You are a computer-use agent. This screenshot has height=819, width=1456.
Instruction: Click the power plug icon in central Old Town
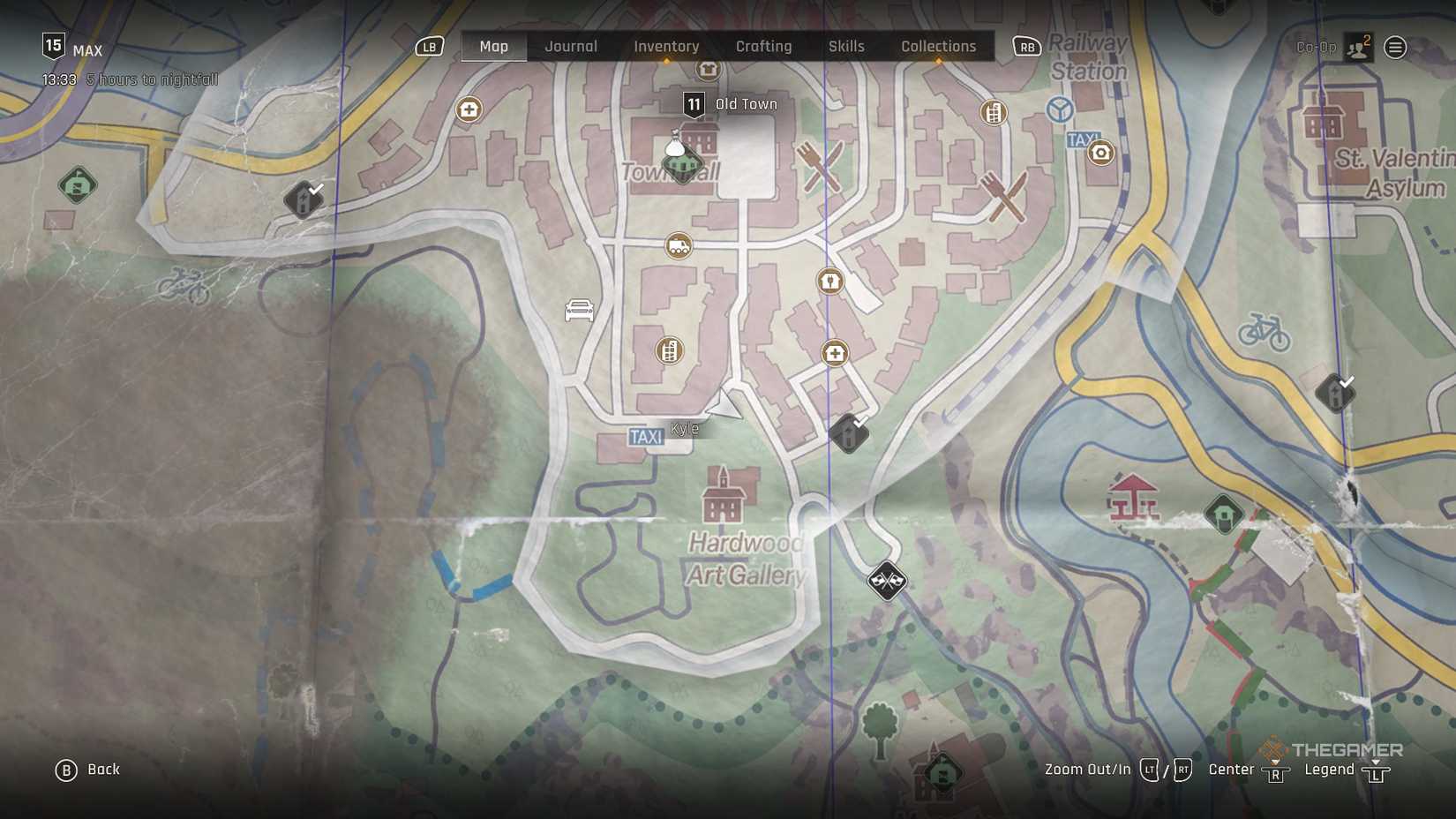829,280
